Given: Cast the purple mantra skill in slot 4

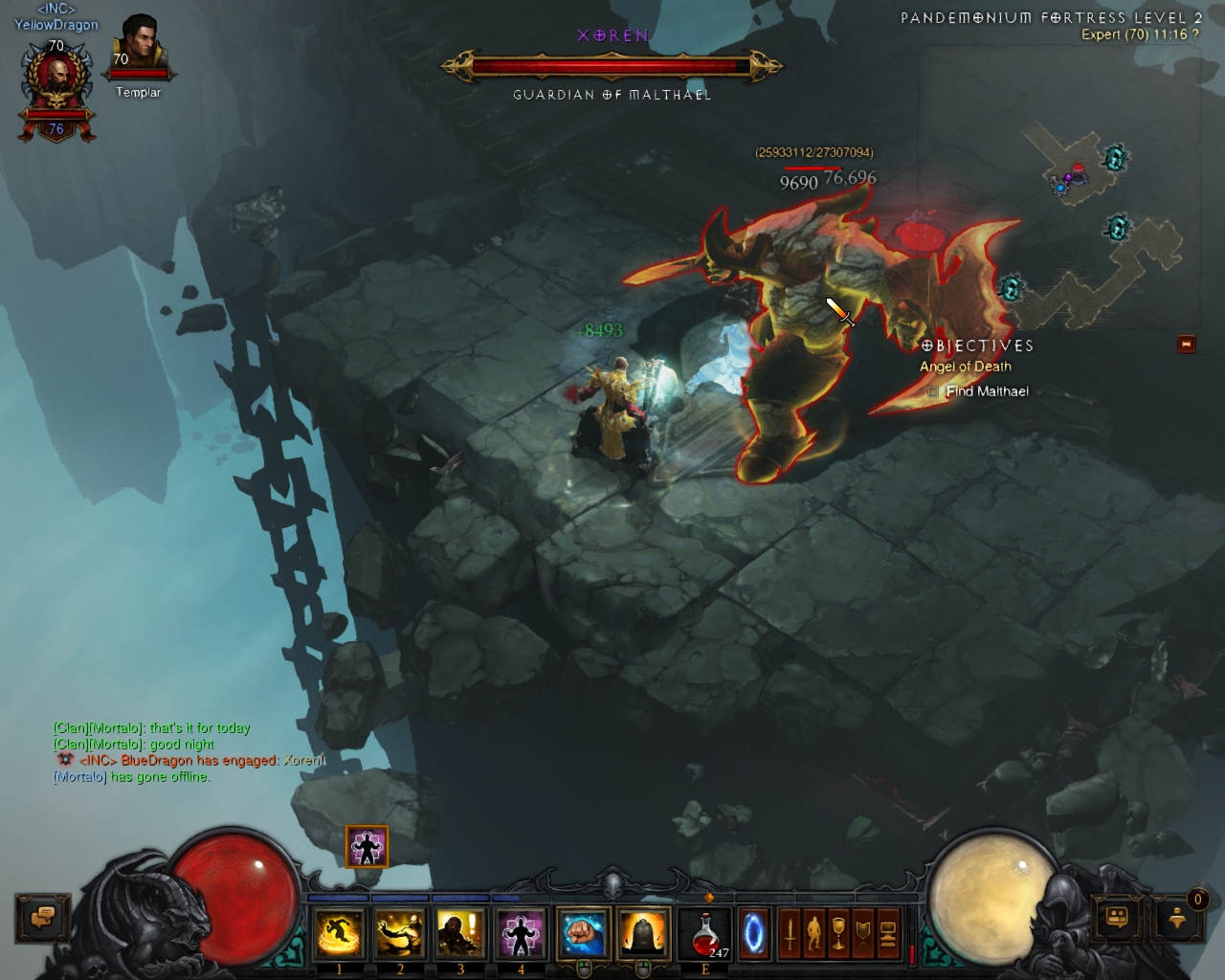Looking at the screenshot, I should (521, 933).
